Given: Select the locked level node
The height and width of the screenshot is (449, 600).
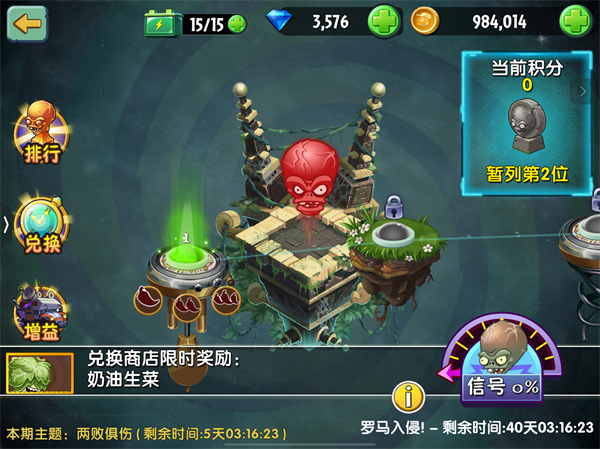Looking at the screenshot, I should pos(393,235).
